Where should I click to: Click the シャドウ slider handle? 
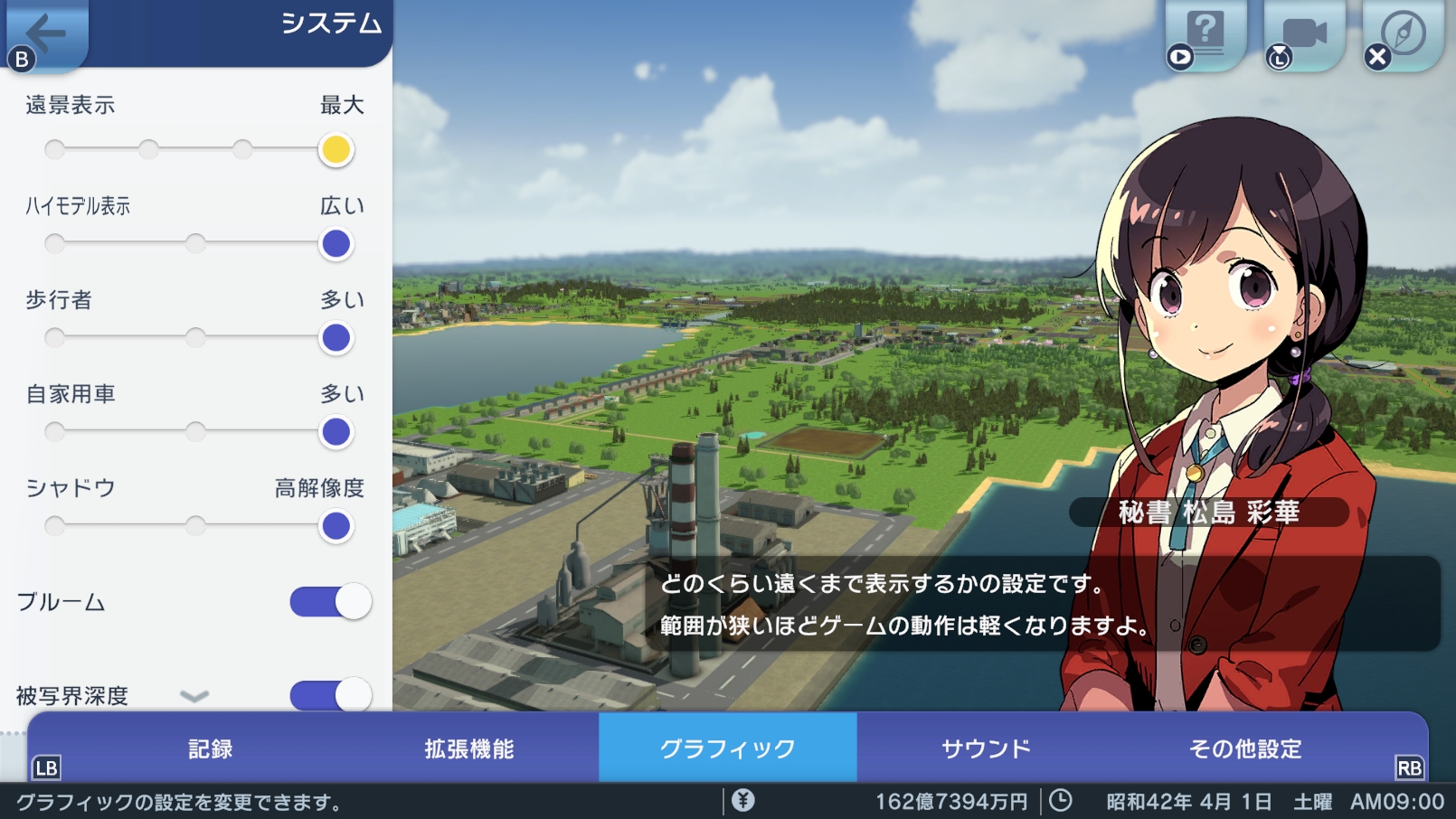coord(335,526)
